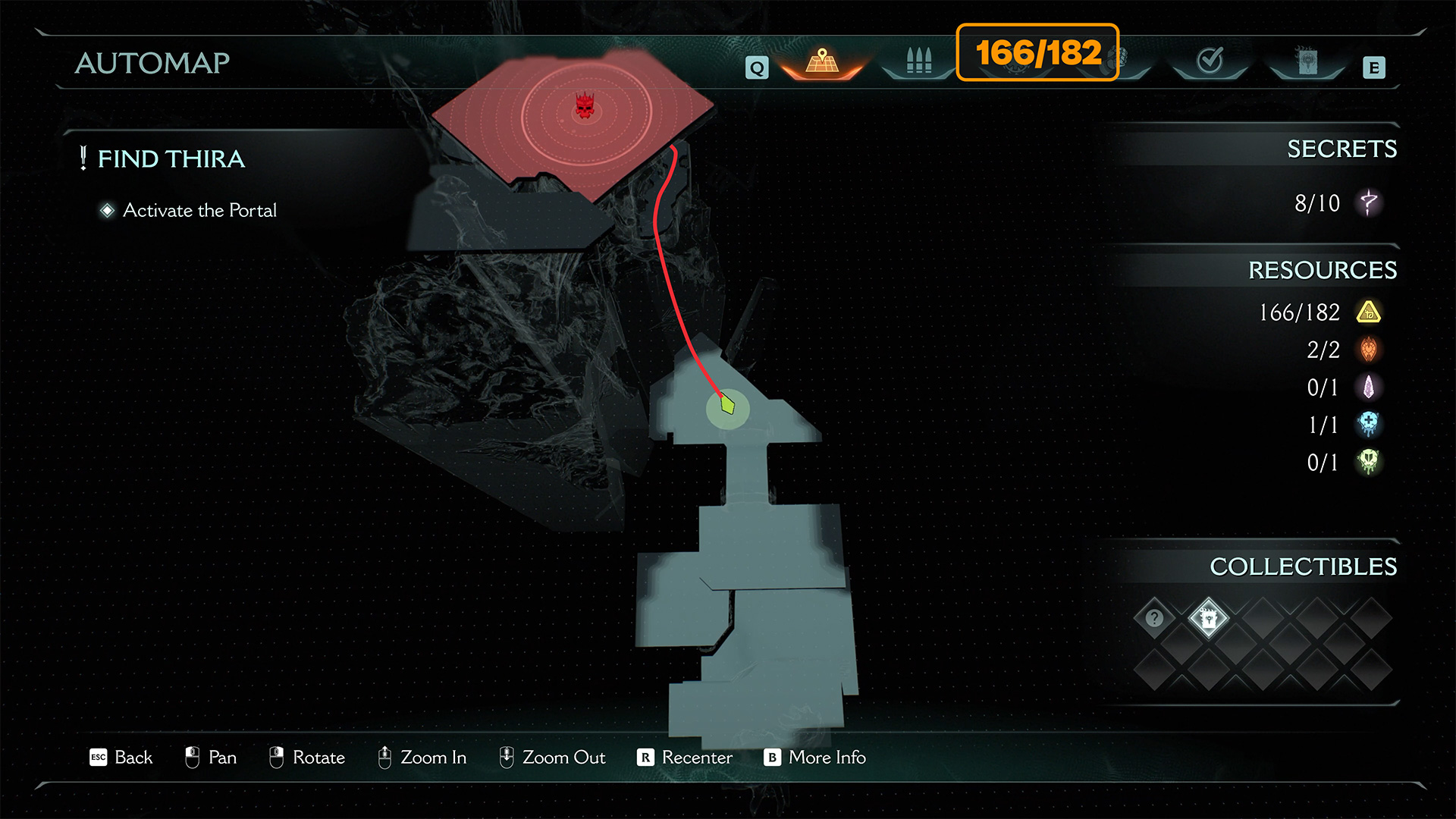
Task: Select the orange ruby resource icon
Action: [1369, 350]
